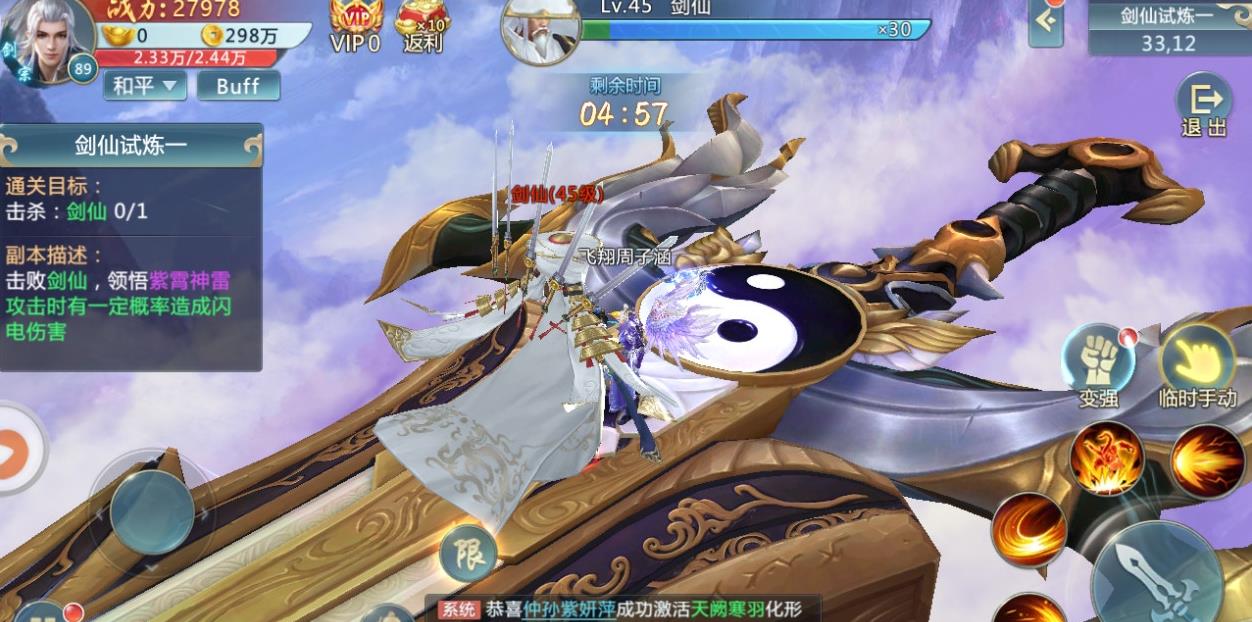Collapse the top-right arrow panel
This screenshot has height=622, width=1252.
(1046, 21)
